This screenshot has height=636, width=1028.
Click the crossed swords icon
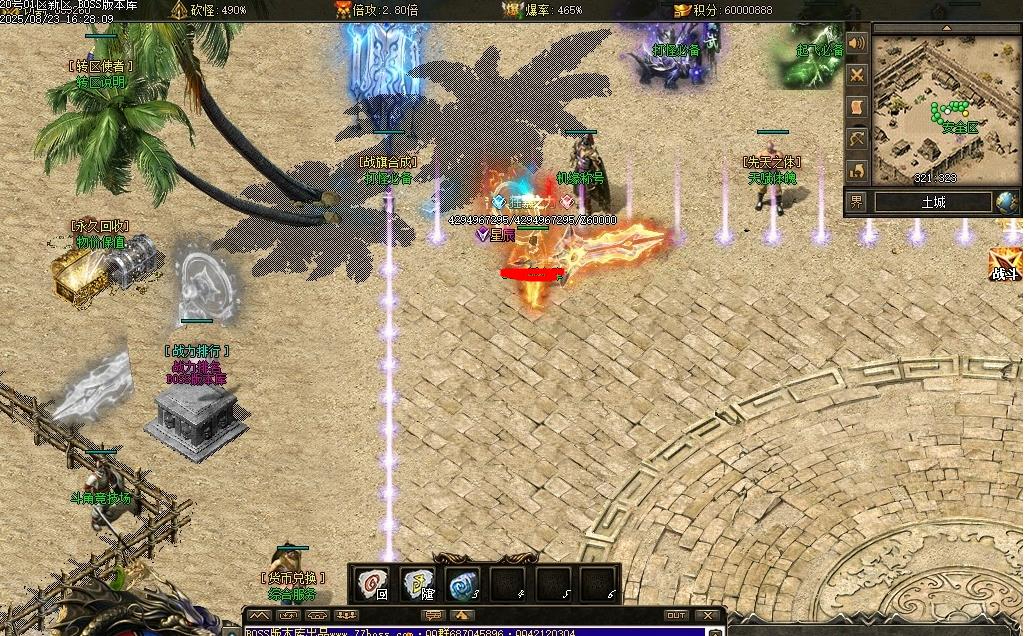[x=857, y=75]
